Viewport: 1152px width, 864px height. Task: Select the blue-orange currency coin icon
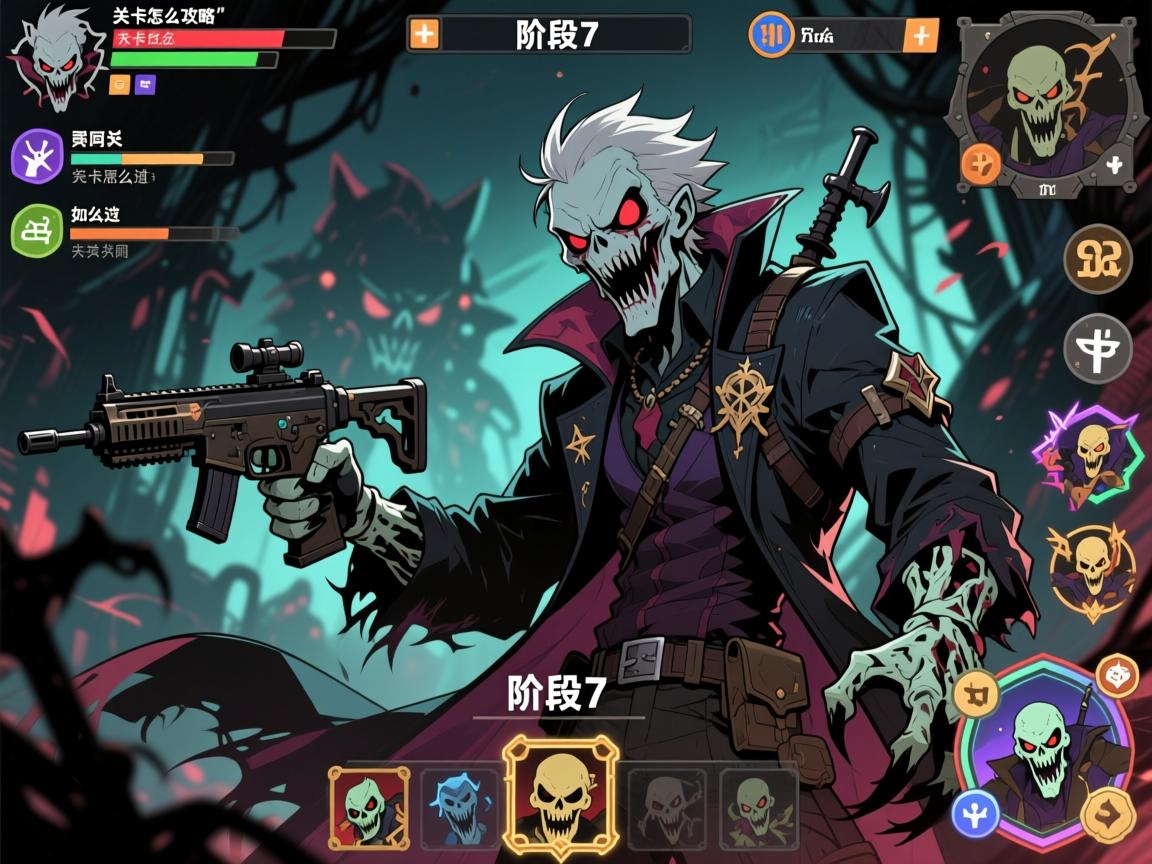point(771,34)
